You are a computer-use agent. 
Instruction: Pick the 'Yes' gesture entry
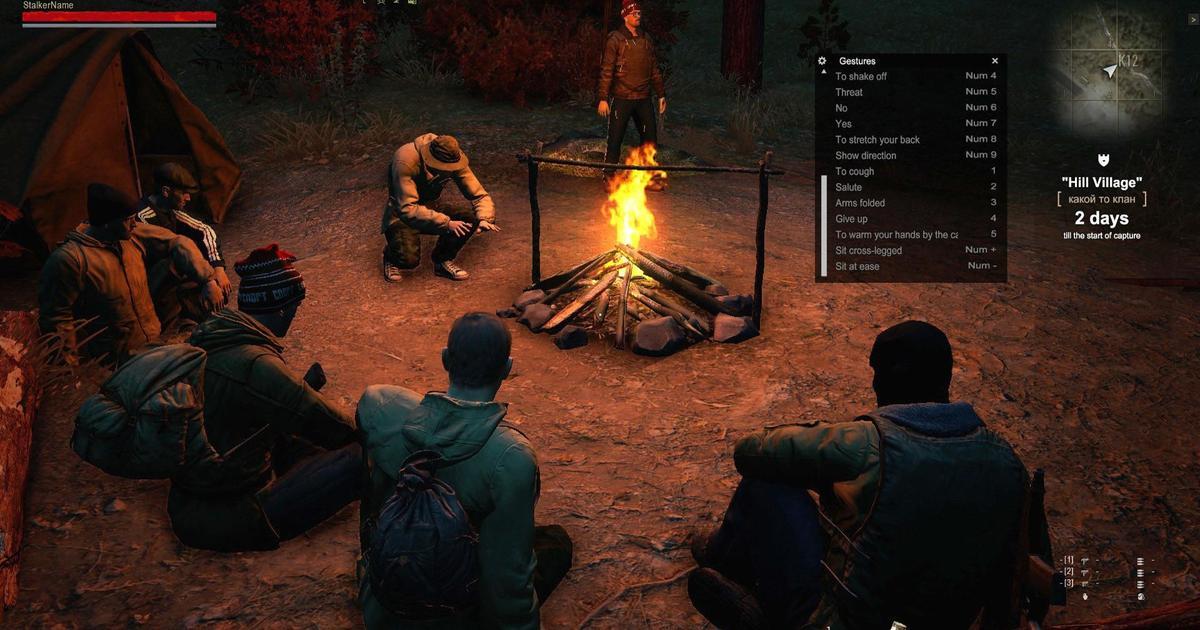pyautogui.click(x=844, y=124)
